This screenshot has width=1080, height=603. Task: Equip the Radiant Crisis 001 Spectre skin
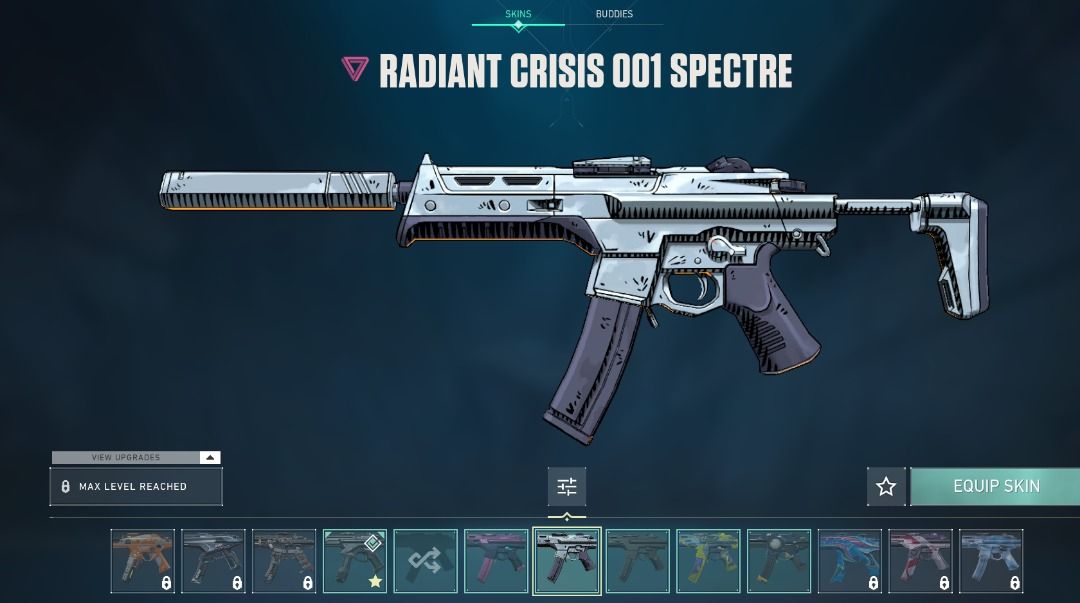[996, 486]
